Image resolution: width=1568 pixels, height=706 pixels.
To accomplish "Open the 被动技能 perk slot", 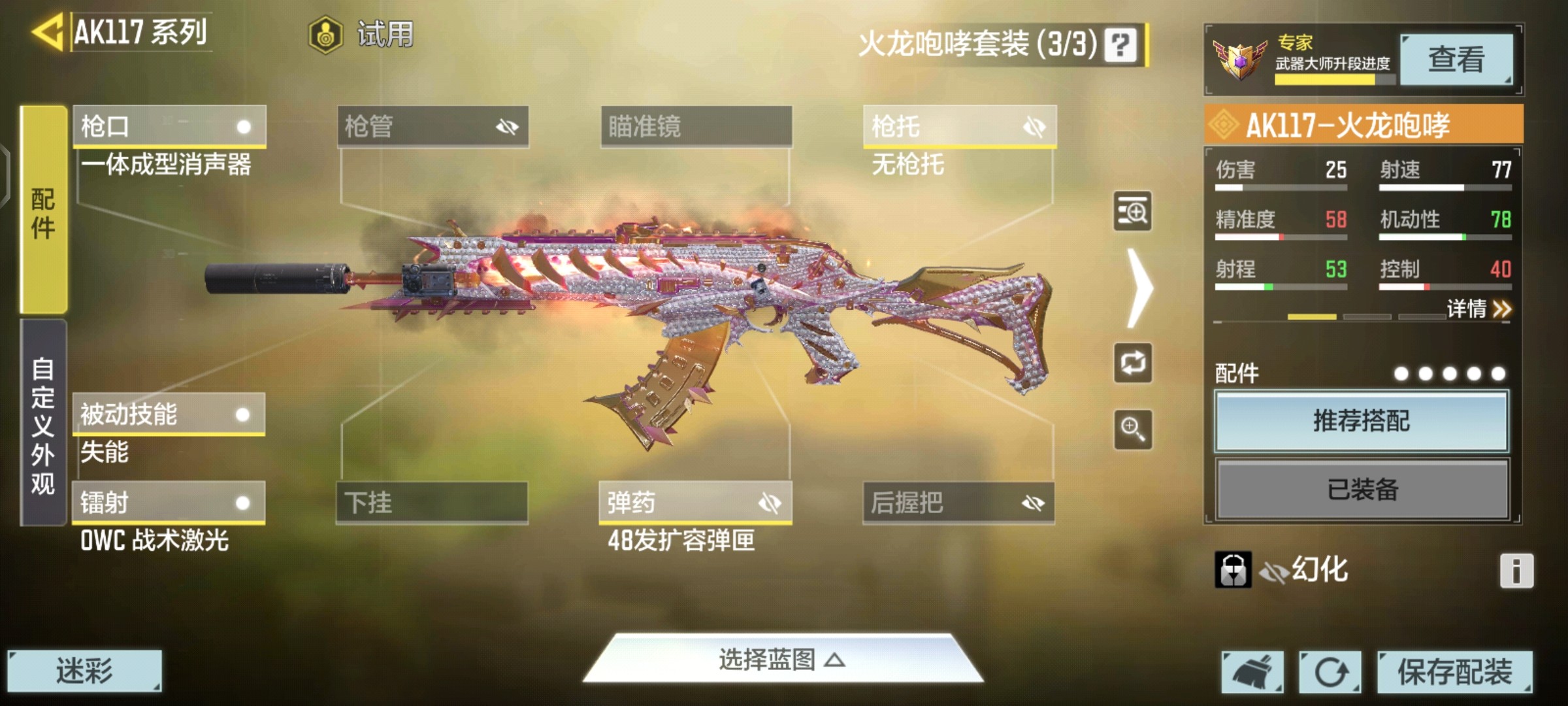I will 169,414.
